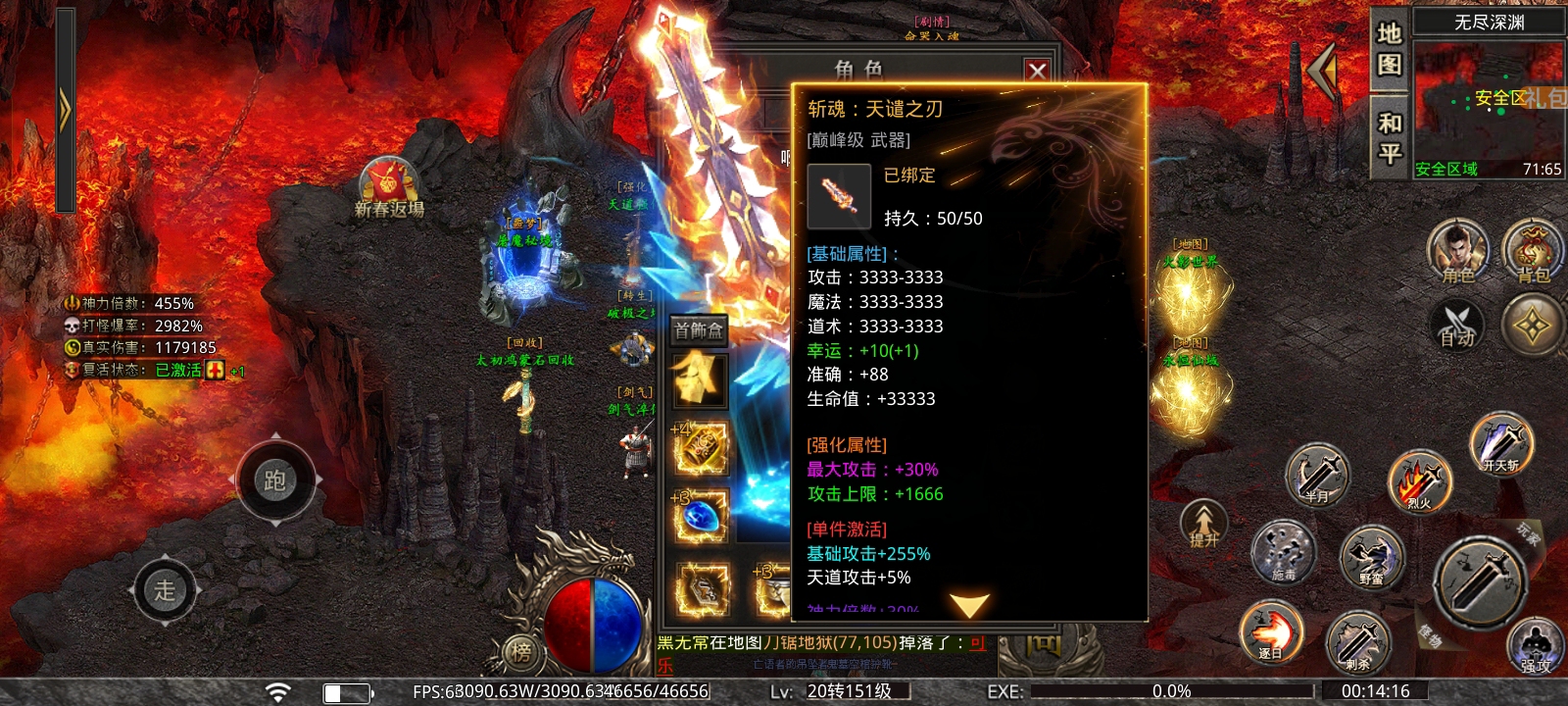1568x706 pixels.
Task: Trigger the 逐日 skill
Action: tap(1271, 630)
